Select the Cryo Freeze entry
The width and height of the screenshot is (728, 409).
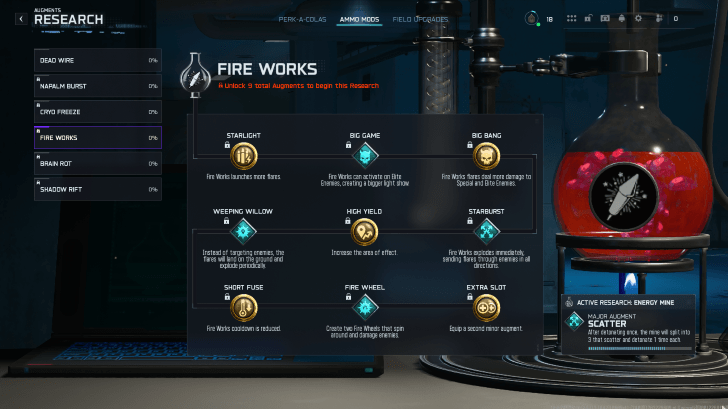[x=97, y=112]
